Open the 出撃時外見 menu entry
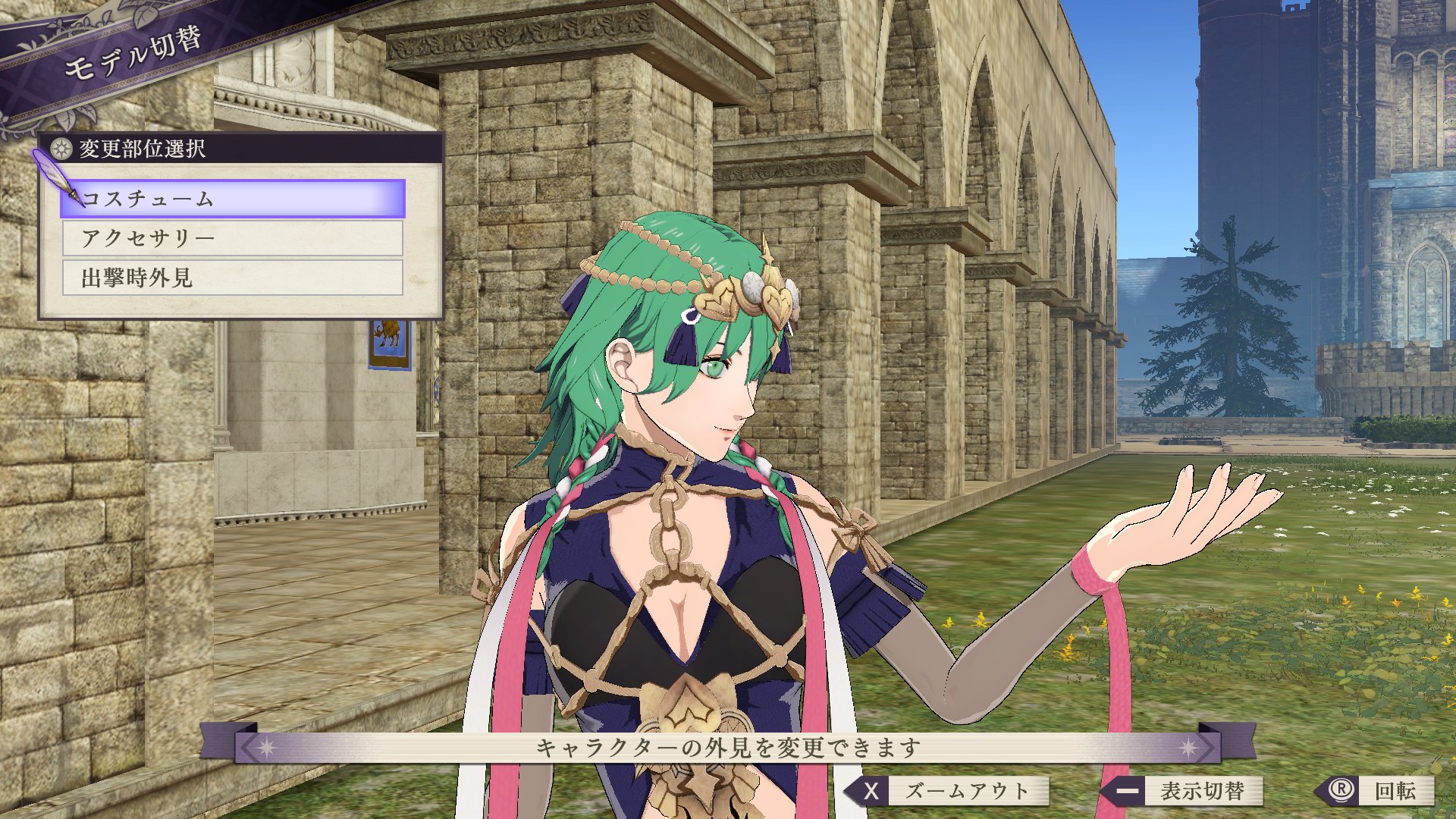1456x819 pixels. [233, 278]
